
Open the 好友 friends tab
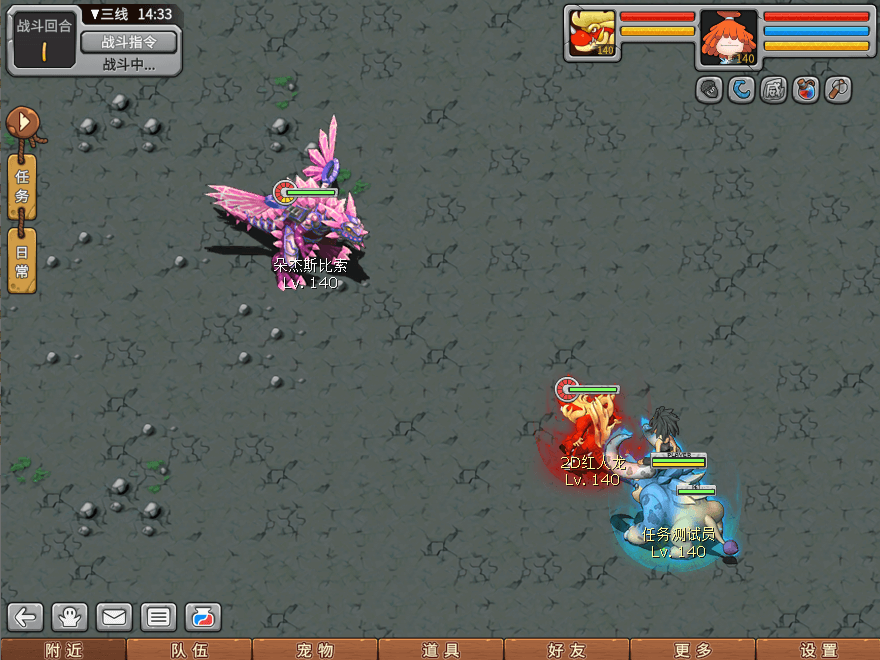click(566, 650)
